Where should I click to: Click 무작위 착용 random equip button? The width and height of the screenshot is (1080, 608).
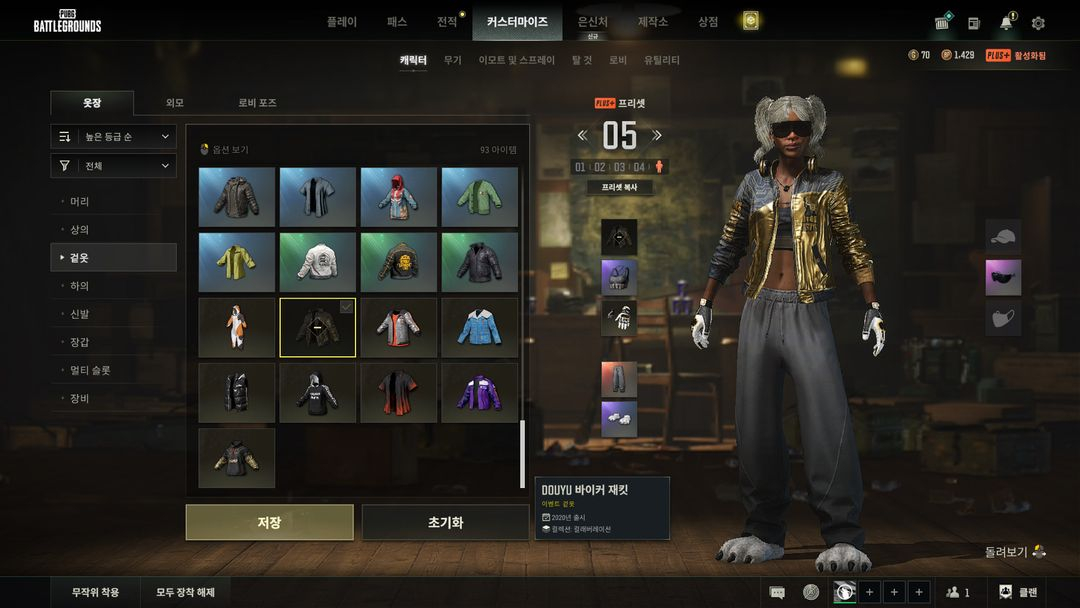click(x=95, y=592)
